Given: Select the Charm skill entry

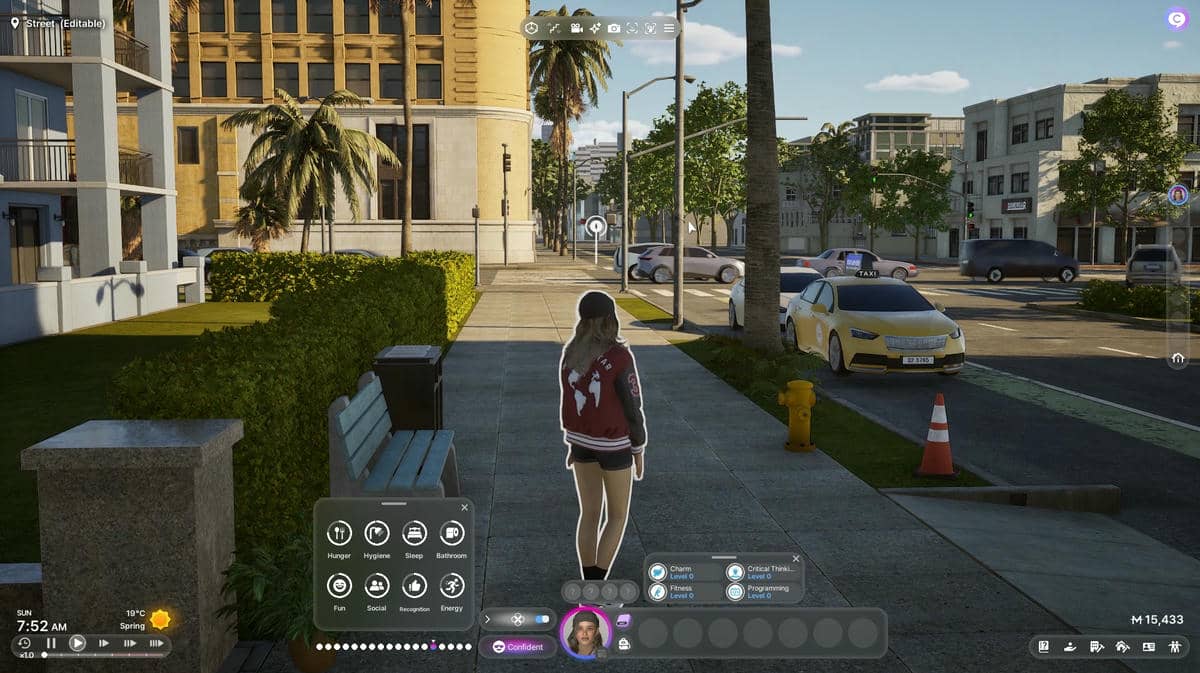Looking at the screenshot, I should pyautogui.click(x=681, y=572).
